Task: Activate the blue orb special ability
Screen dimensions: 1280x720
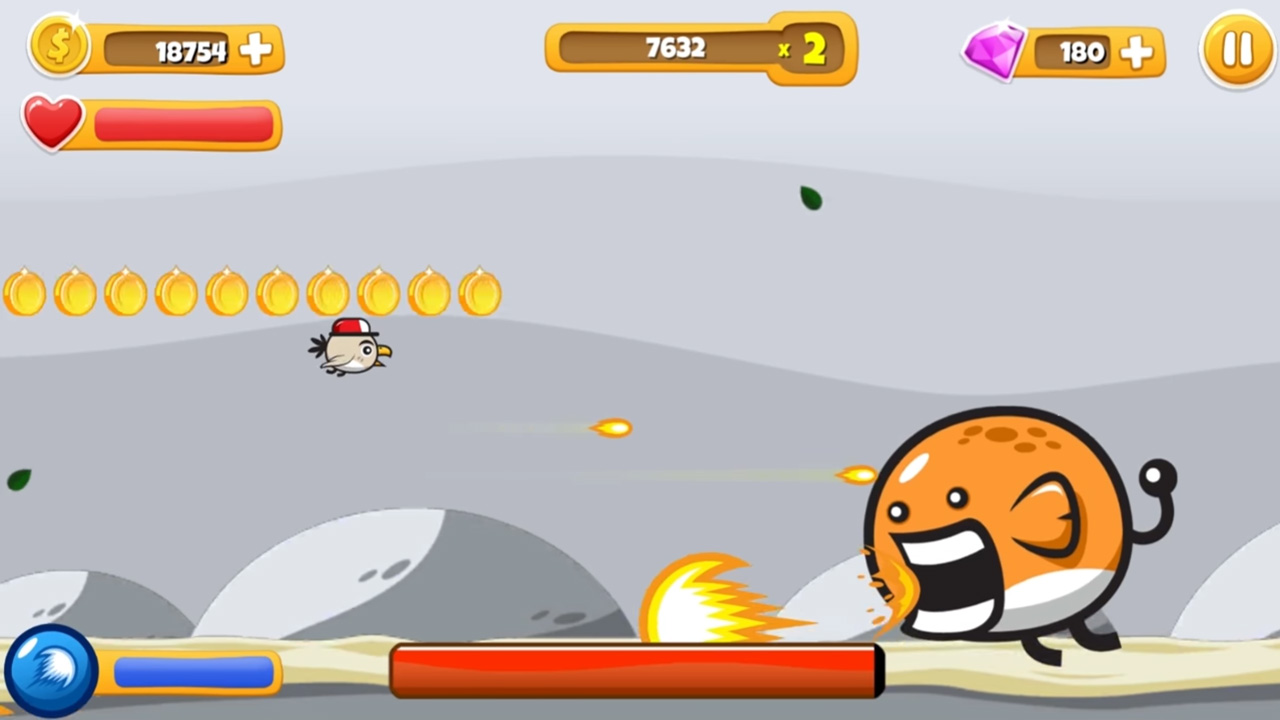Action: tap(51, 671)
